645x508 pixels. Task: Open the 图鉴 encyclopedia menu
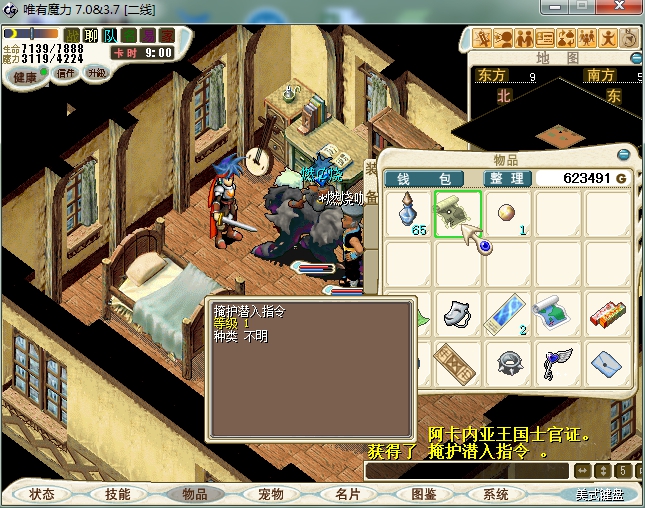(423, 494)
